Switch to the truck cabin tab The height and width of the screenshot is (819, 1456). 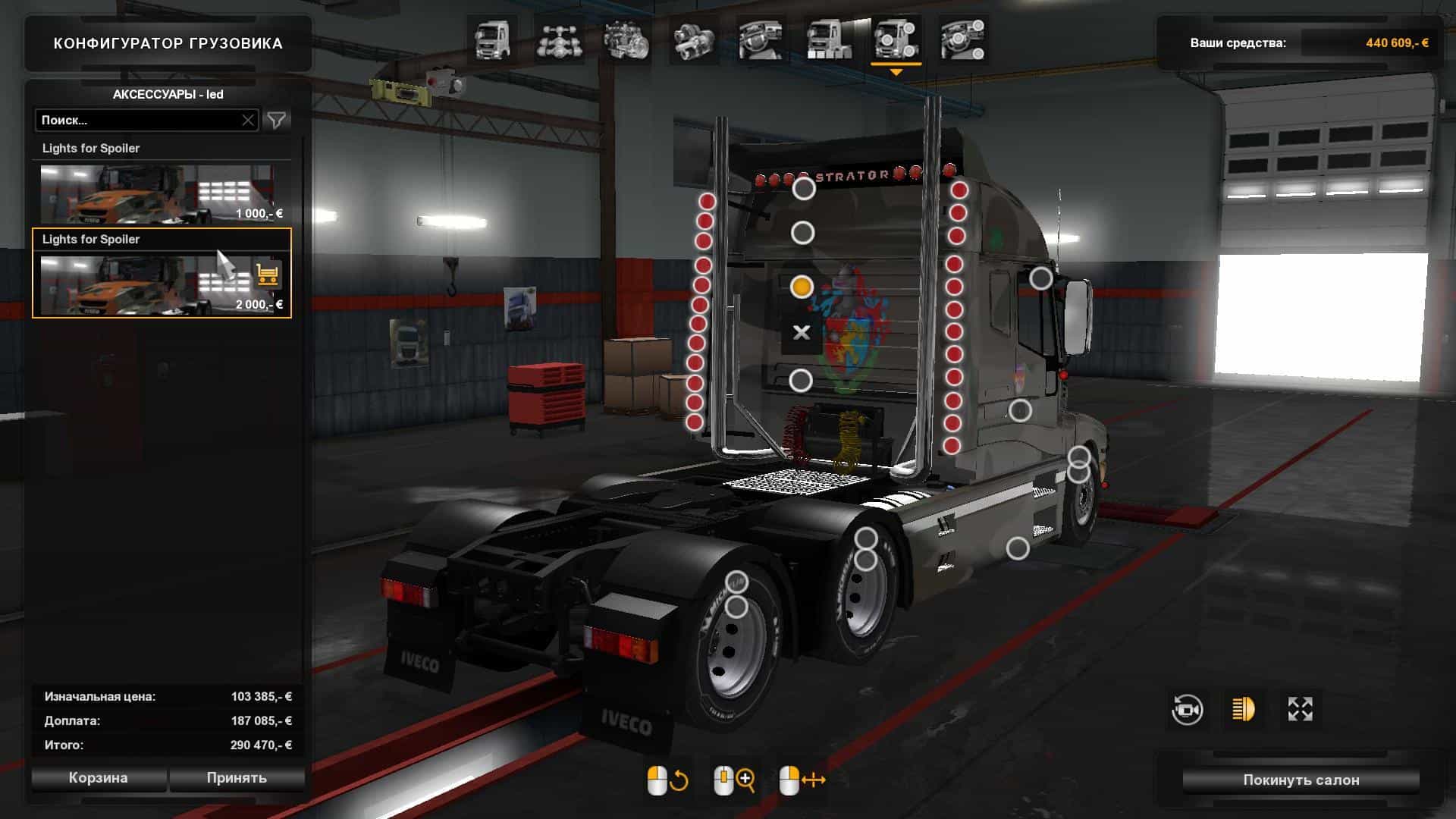491,40
